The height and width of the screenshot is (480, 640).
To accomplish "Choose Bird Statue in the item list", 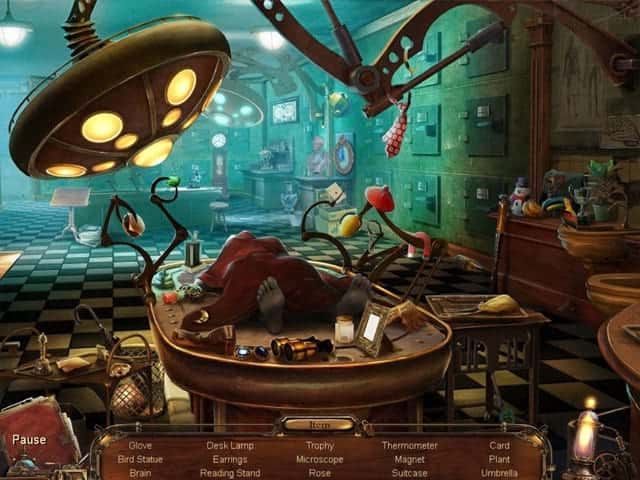I will 140,459.
